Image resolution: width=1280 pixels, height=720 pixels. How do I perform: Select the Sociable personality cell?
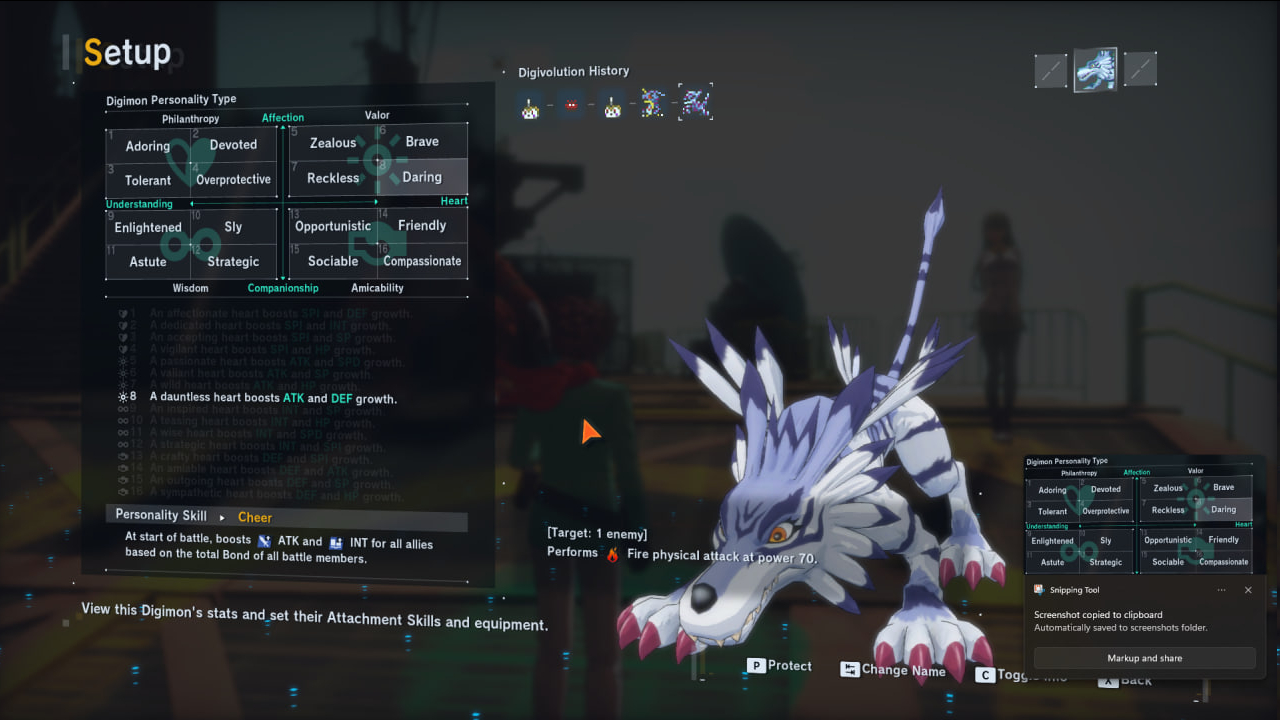333,261
